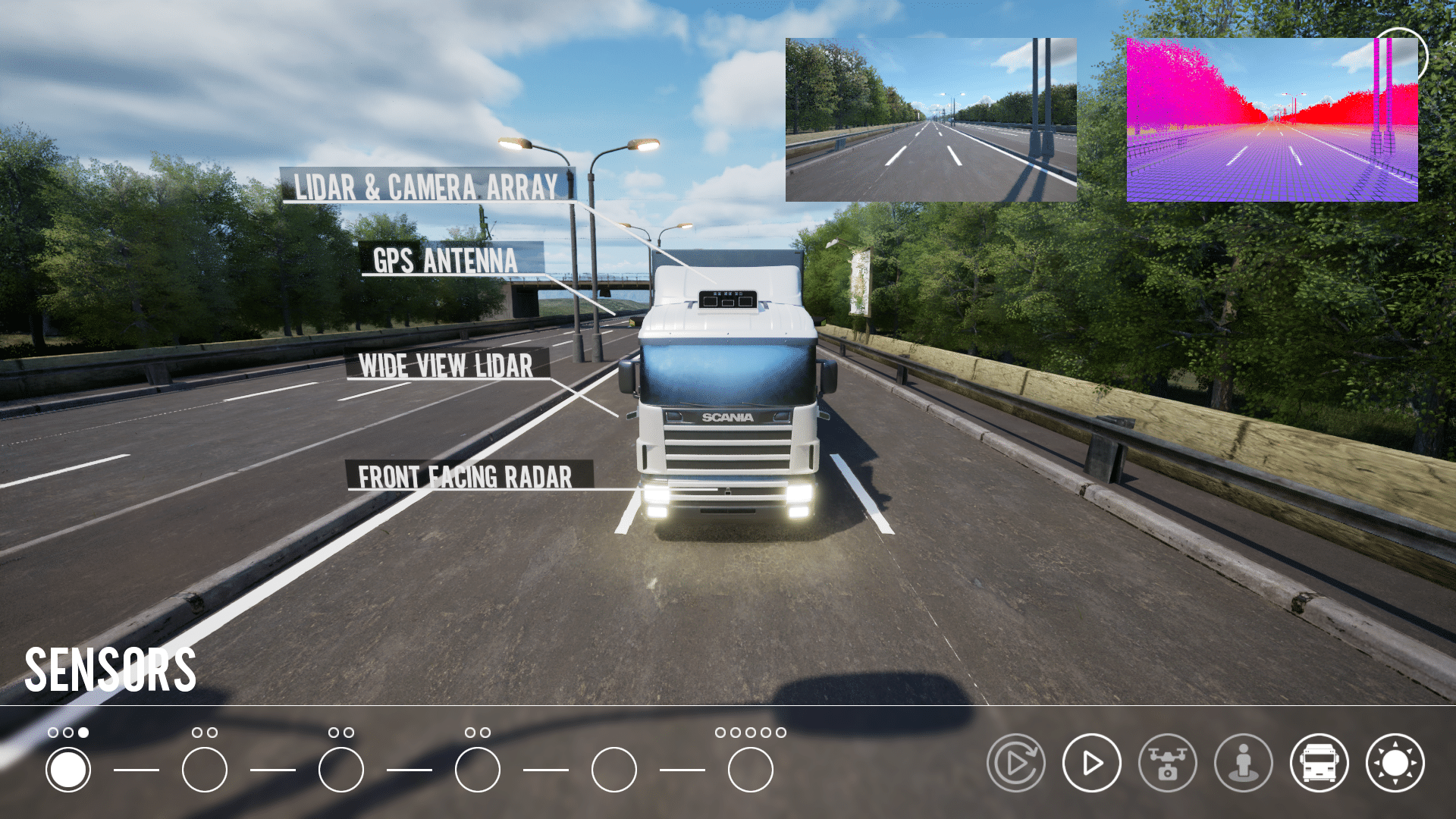Image resolution: width=1456 pixels, height=819 pixels.
Task: Choose the truck view icon
Action: [1319, 763]
